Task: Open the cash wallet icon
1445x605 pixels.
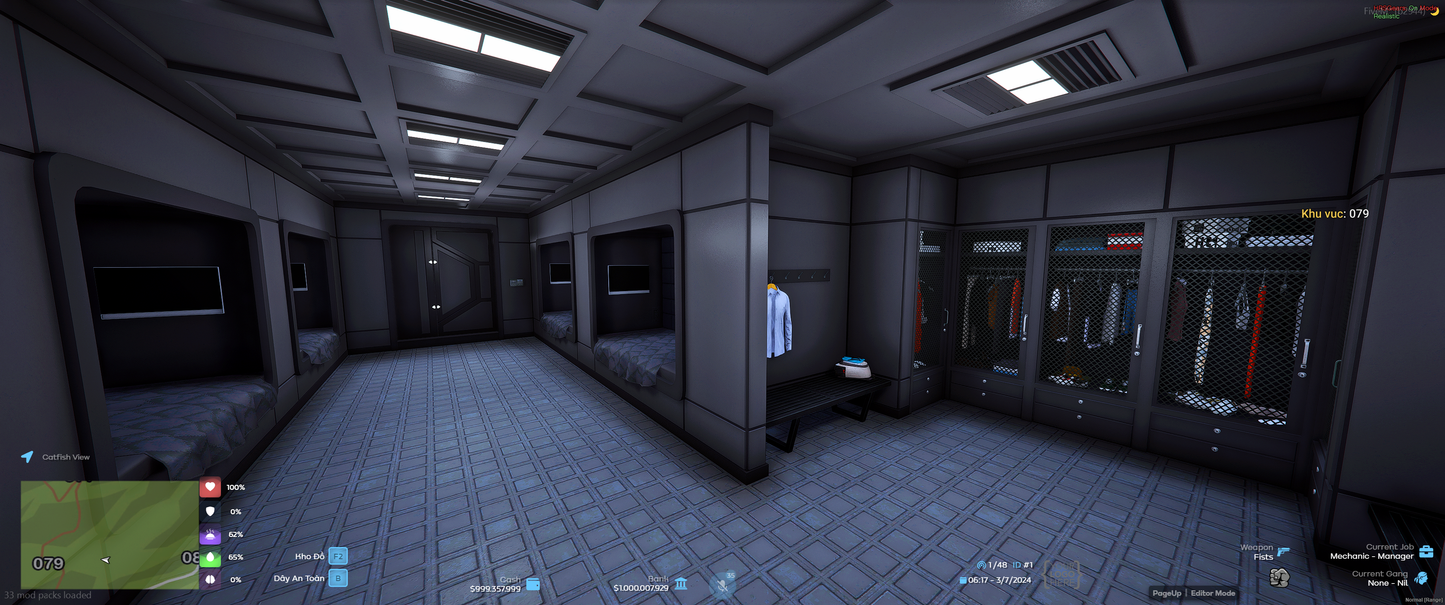Action: pyautogui.click(x=533, y=584)
